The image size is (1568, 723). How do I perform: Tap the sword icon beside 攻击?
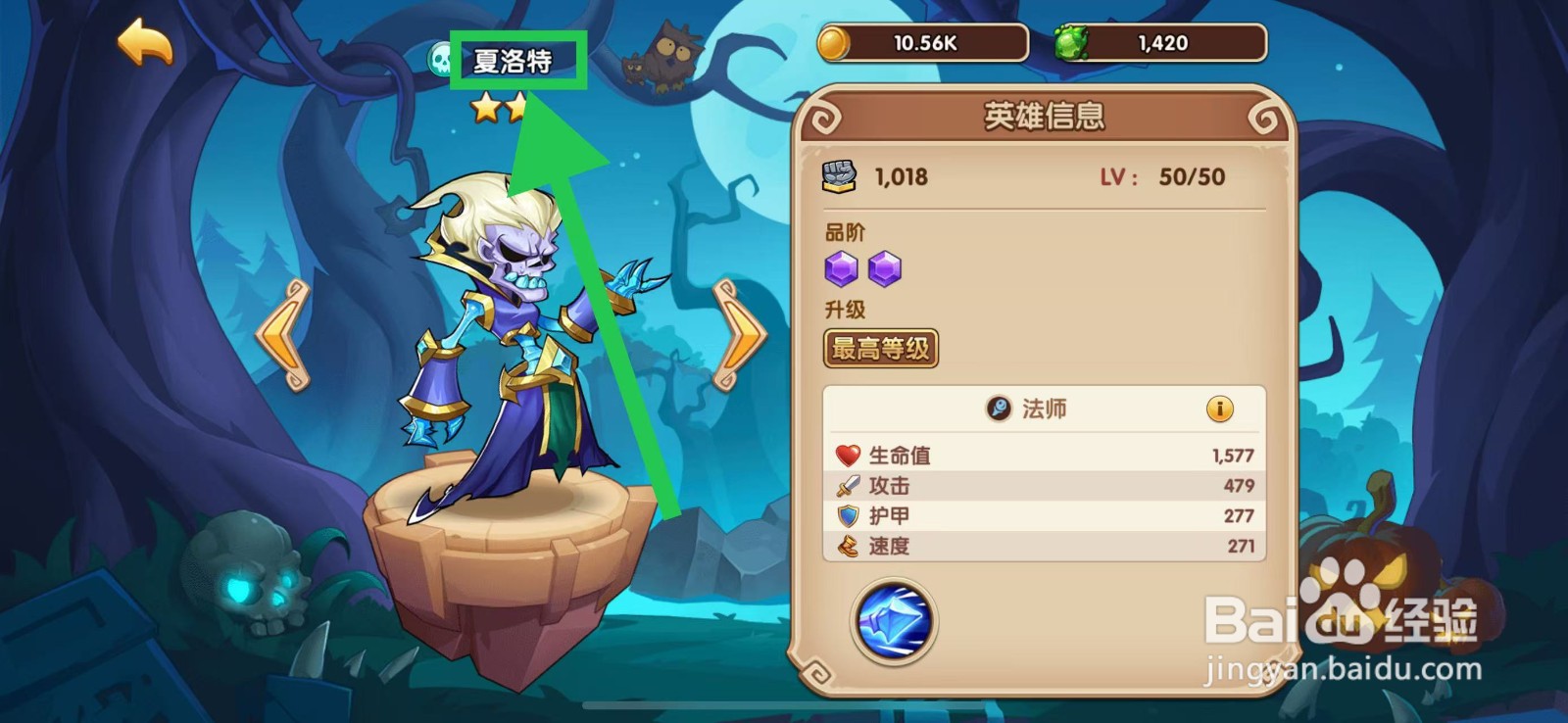847,485
